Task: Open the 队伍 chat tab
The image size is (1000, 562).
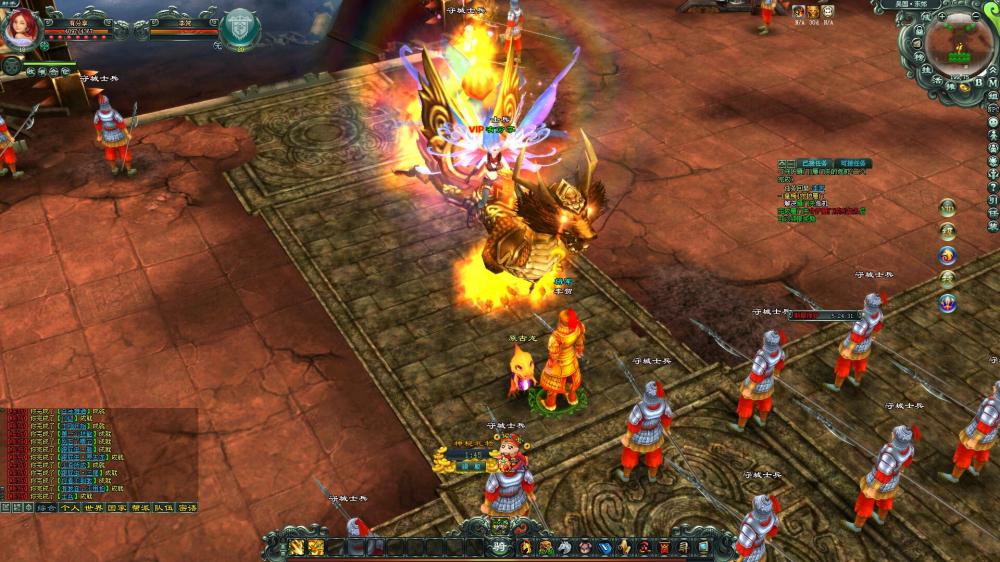Action: click(x=163, y=508)
